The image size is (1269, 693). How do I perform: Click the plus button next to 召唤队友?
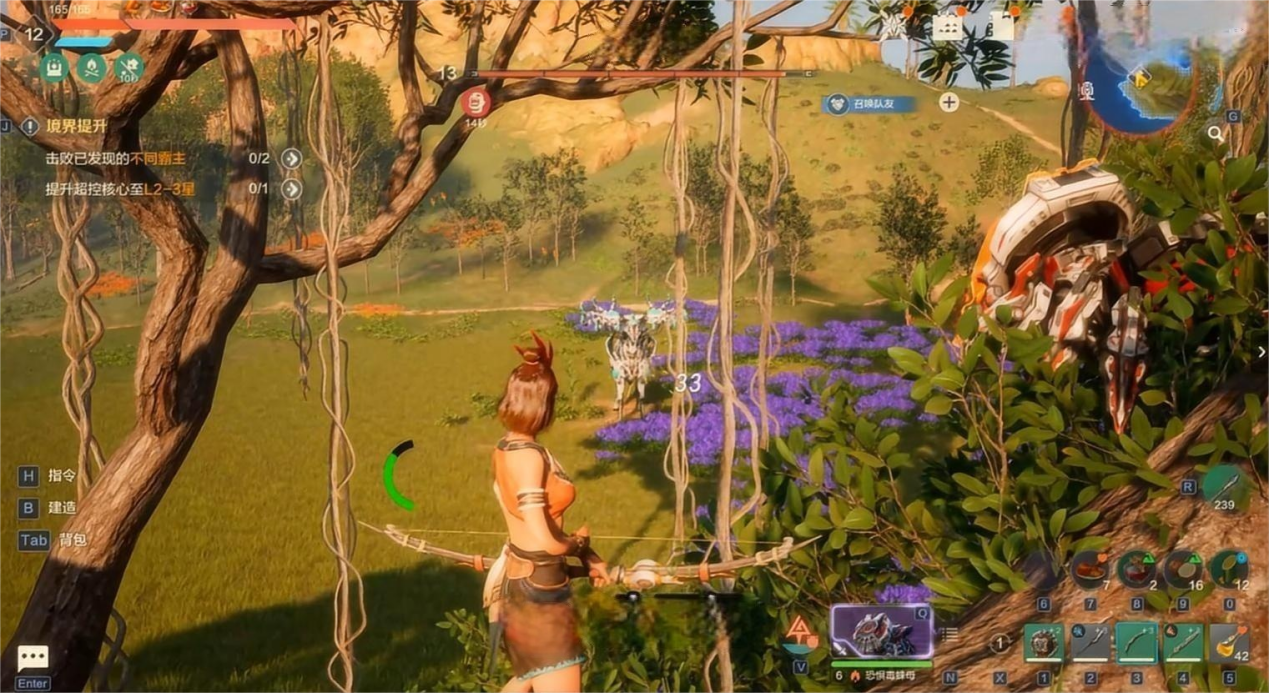pyautogui.click(x=949, y=102)
